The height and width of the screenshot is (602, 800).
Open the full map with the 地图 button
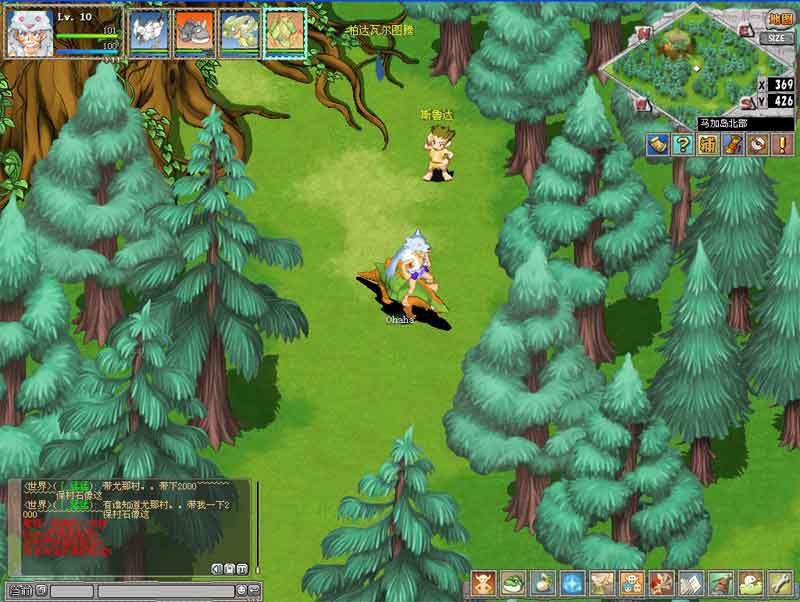pos(780,20)
